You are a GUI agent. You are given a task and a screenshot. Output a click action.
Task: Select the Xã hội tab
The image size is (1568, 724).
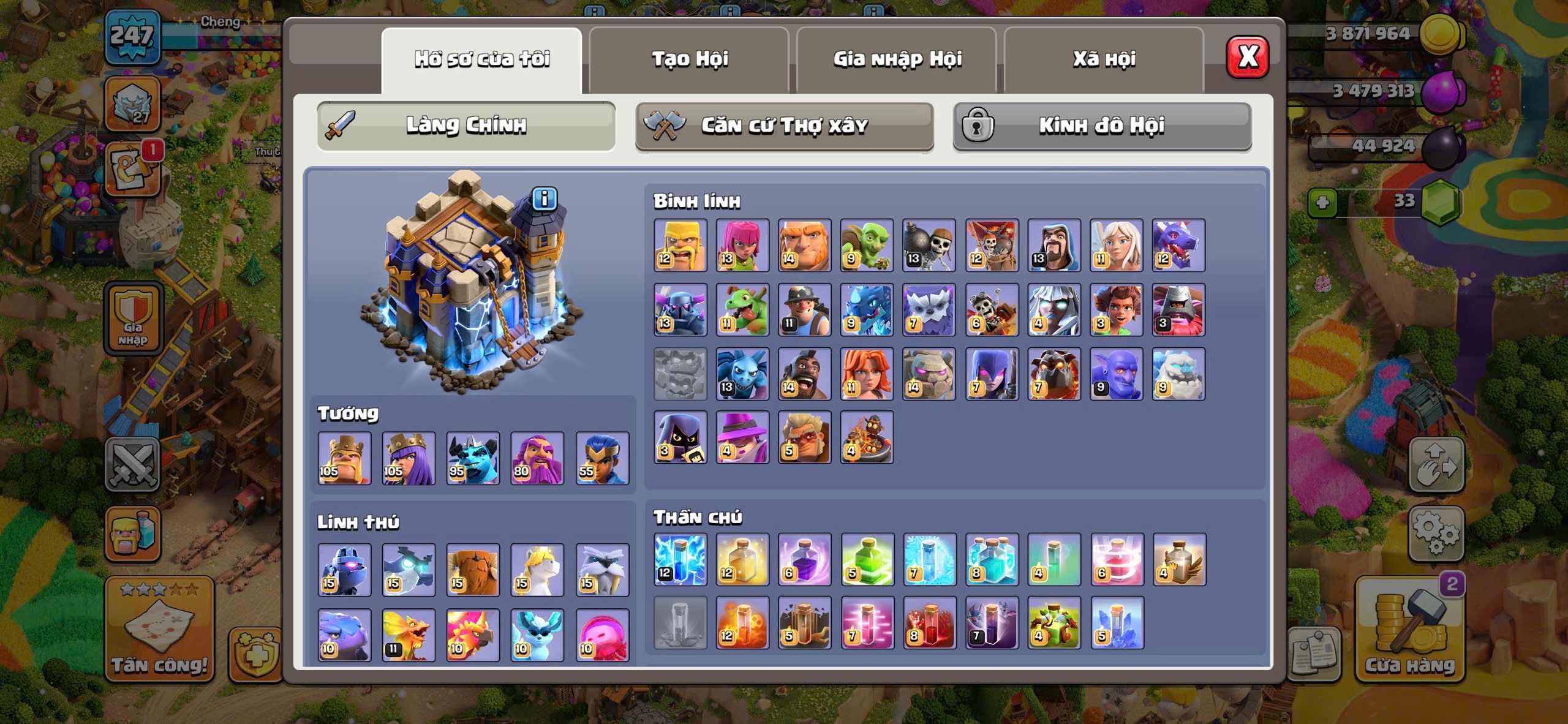click(1104, 59)
